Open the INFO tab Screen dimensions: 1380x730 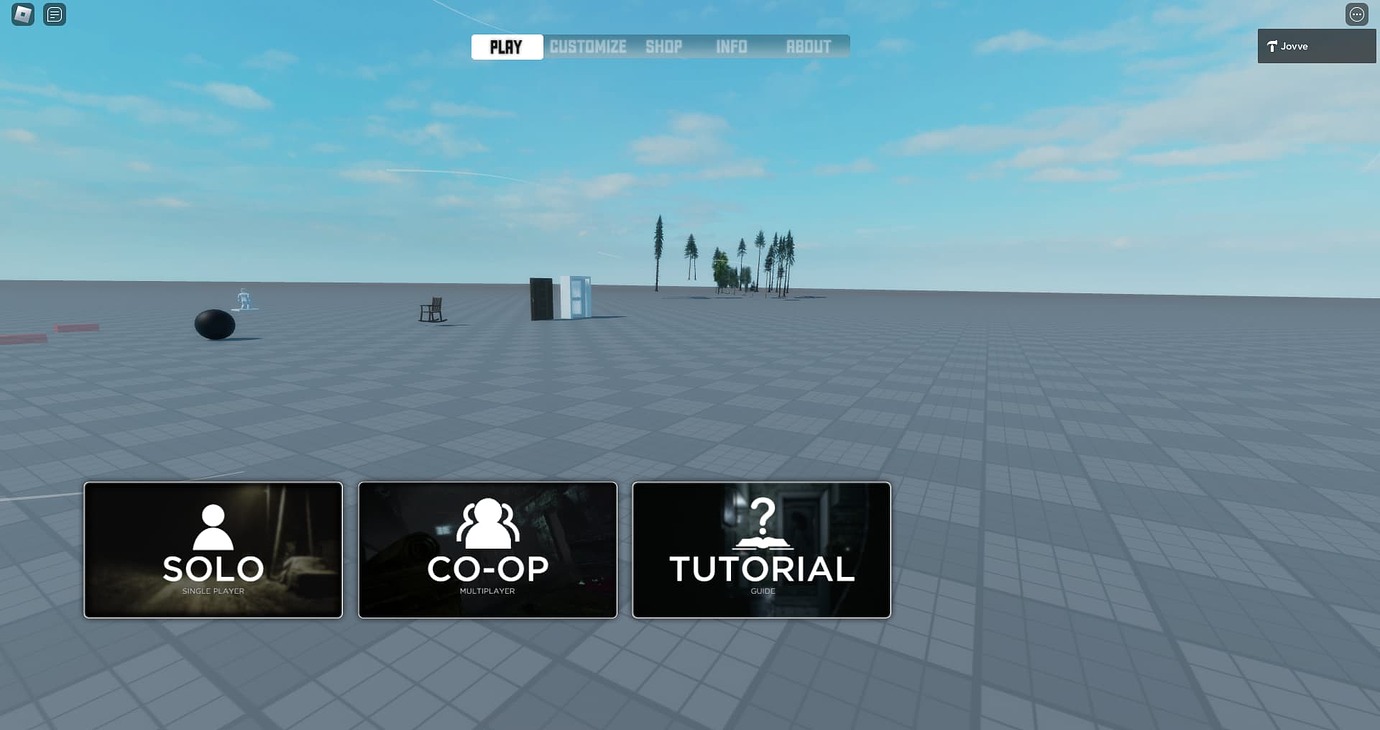pyautogui.click(x=731, y=46)
